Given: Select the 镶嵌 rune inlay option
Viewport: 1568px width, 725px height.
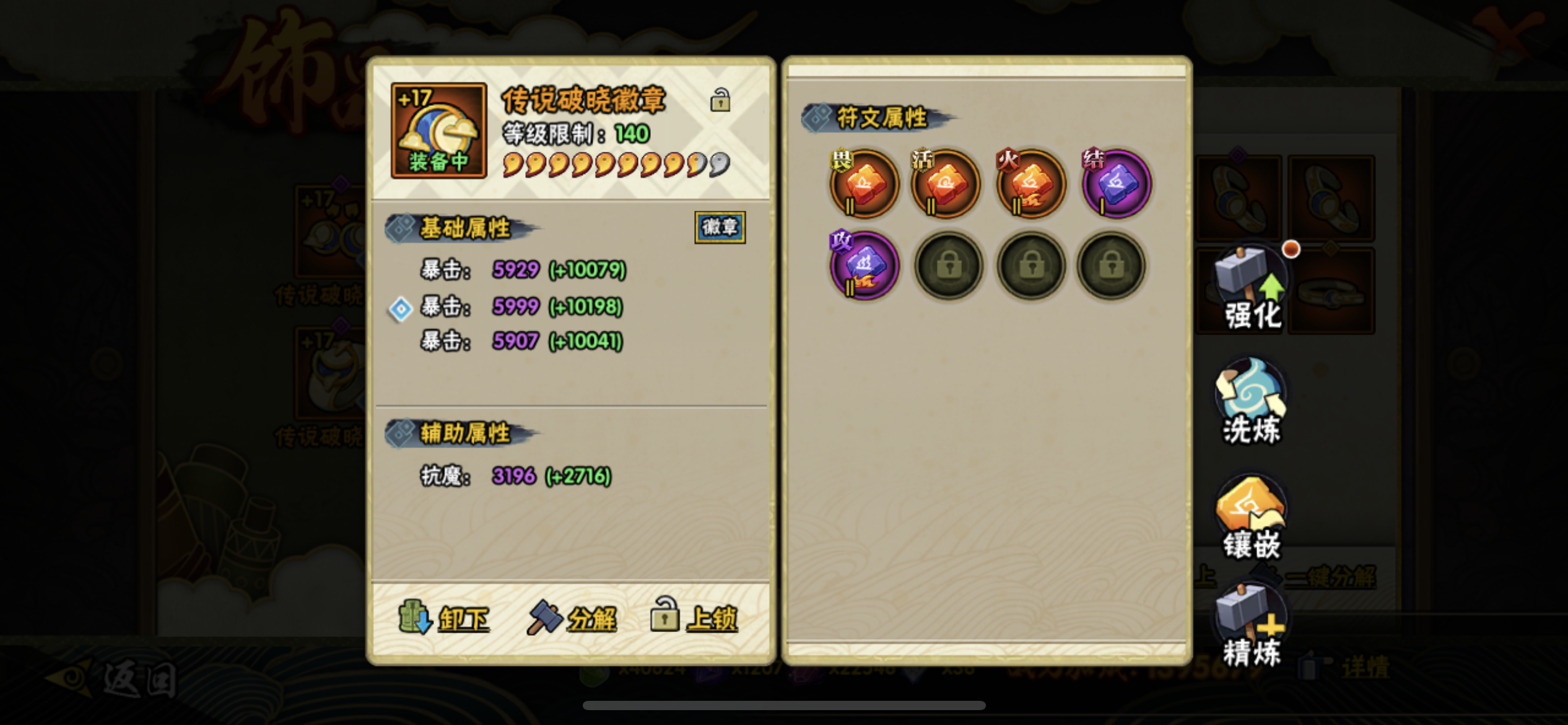Looking at the screenshot, I should (1251, 518).
